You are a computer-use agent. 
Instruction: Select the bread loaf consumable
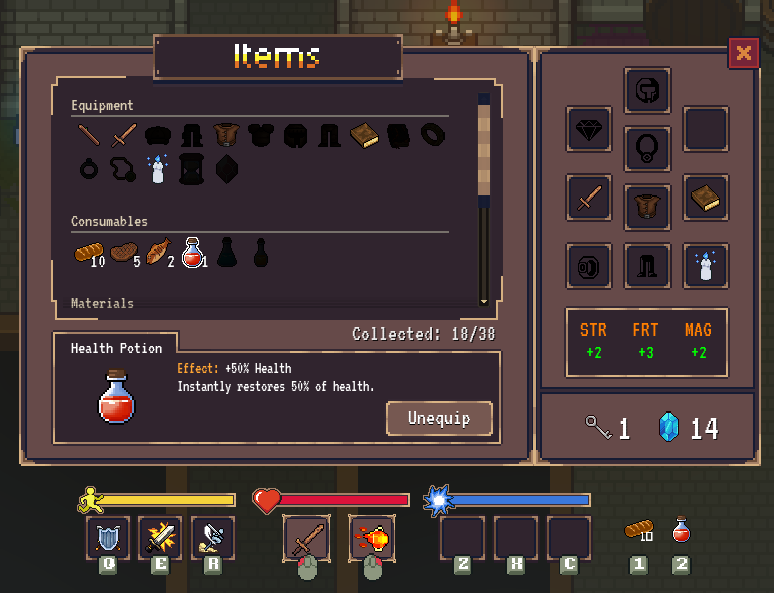pos(87,252)
